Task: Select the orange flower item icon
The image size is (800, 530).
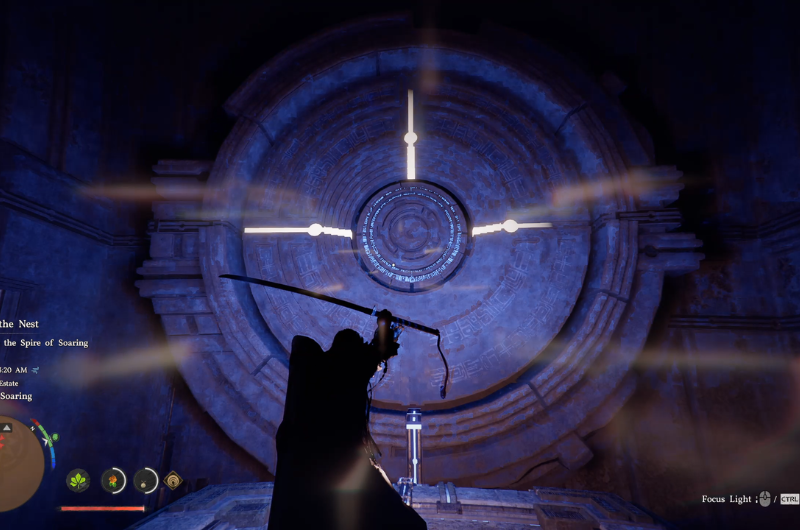Action: 113,481
